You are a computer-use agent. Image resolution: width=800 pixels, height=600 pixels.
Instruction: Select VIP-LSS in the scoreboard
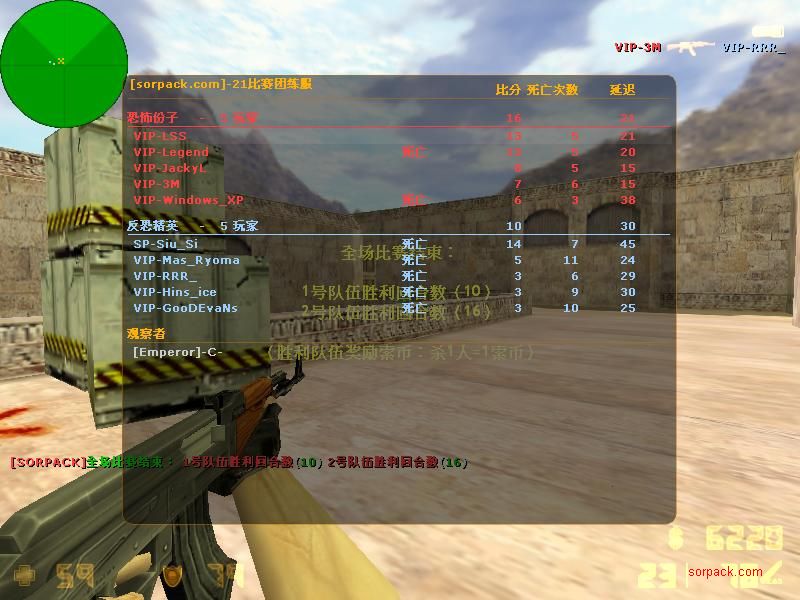[160, 136]
